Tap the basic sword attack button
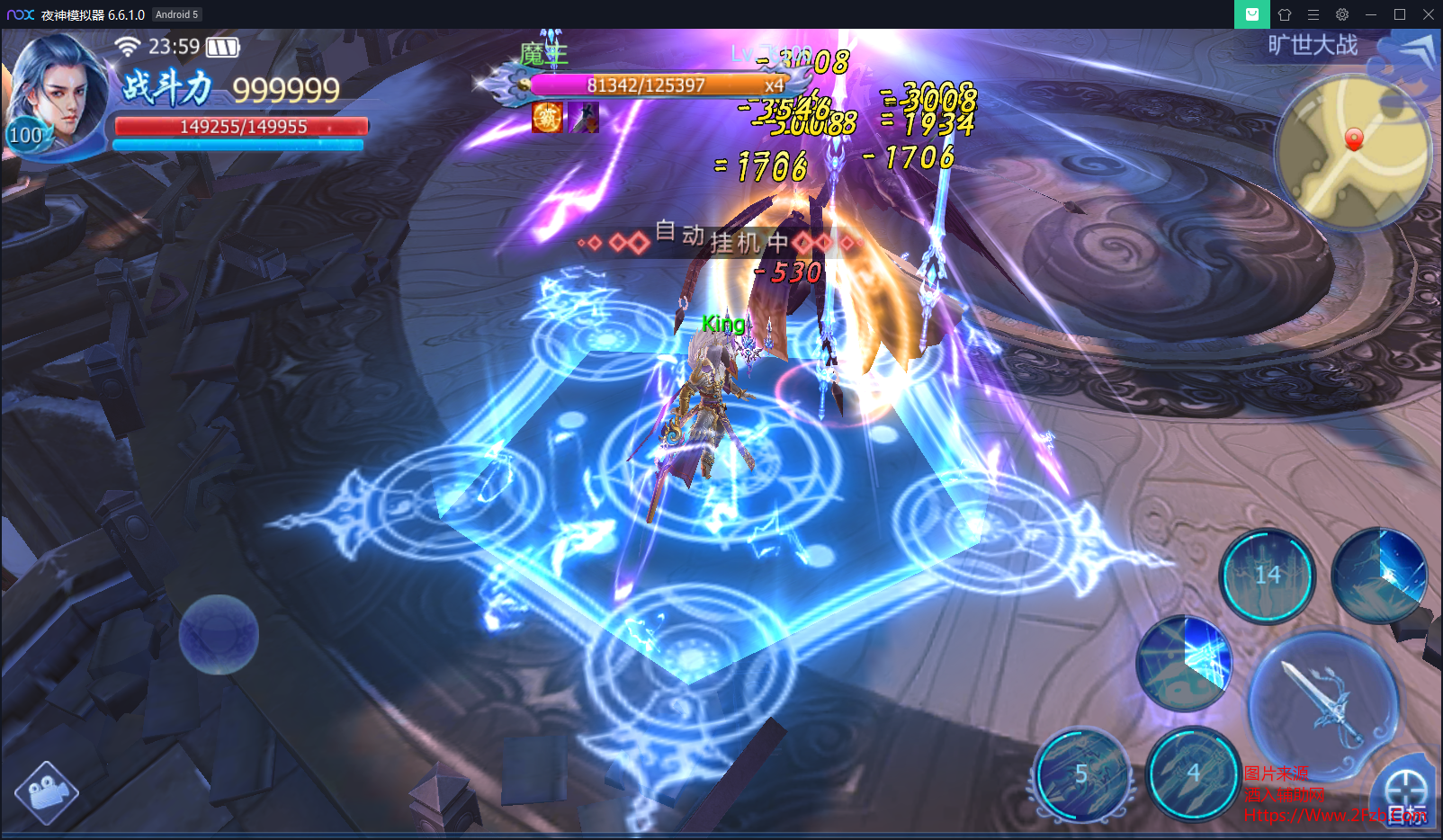This screenshot has height=840, width=1443. [1324, 701]
